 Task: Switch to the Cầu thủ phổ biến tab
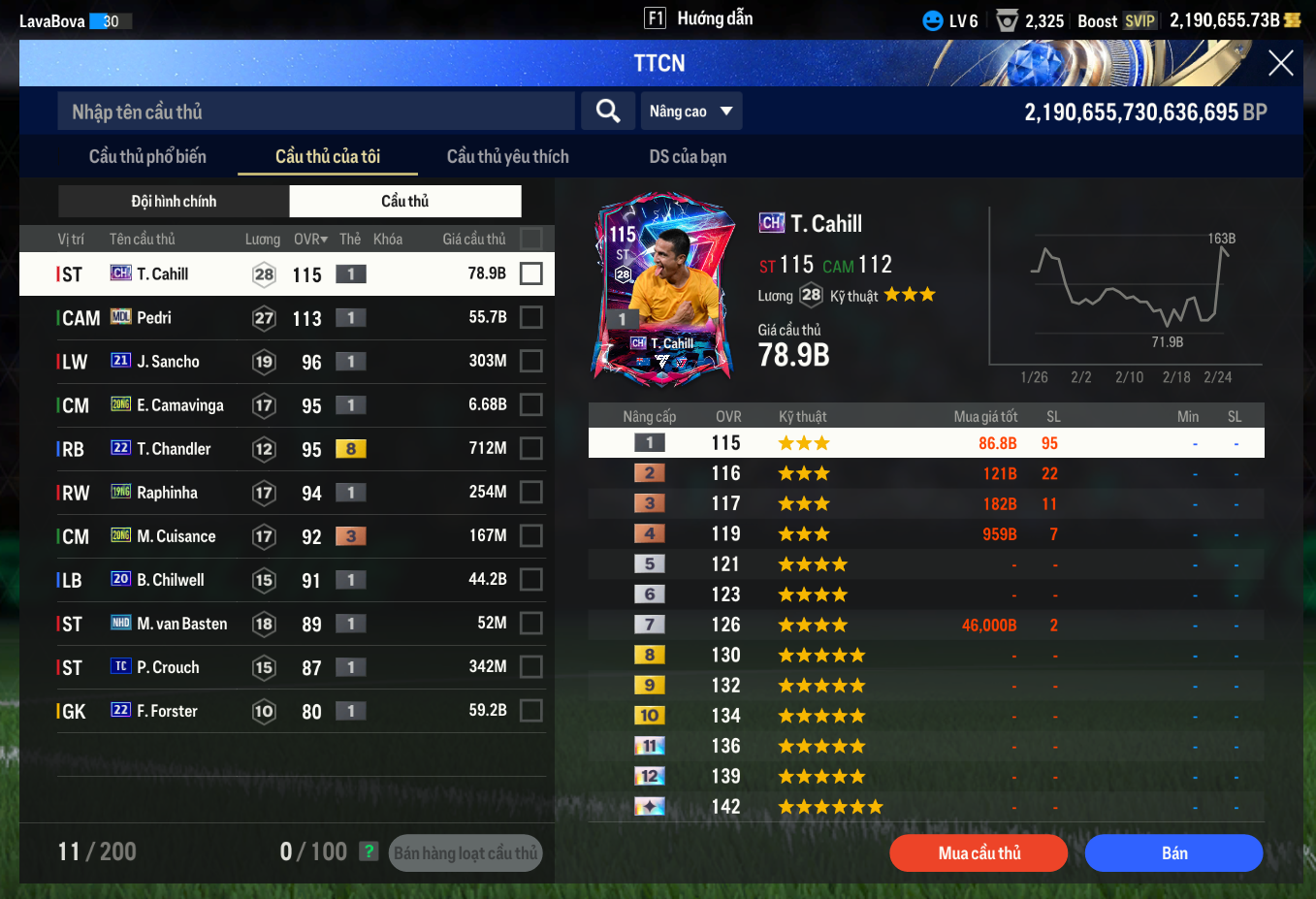pyautogui.click(x=147, y=157)
